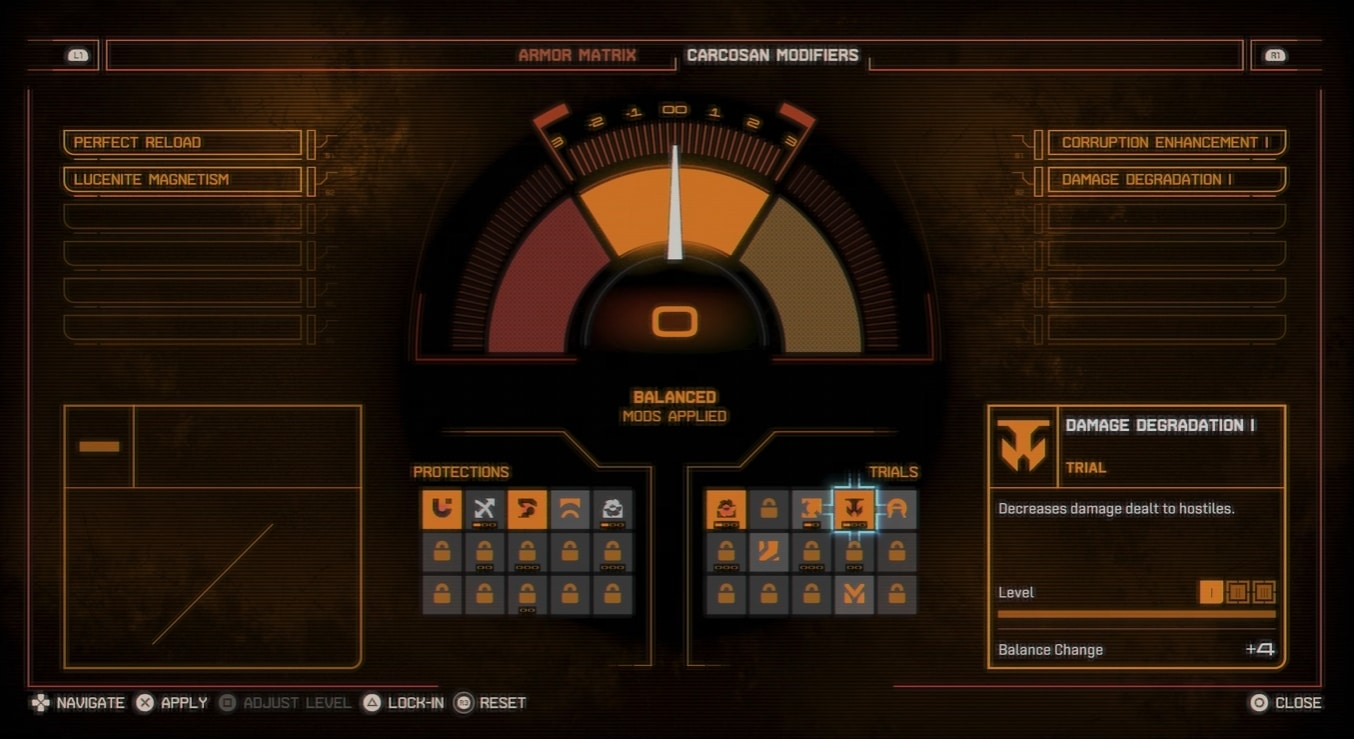Select the Corruption Enhancement I list row
This screenshot has width=1354, height=739.
[1165, 143]
